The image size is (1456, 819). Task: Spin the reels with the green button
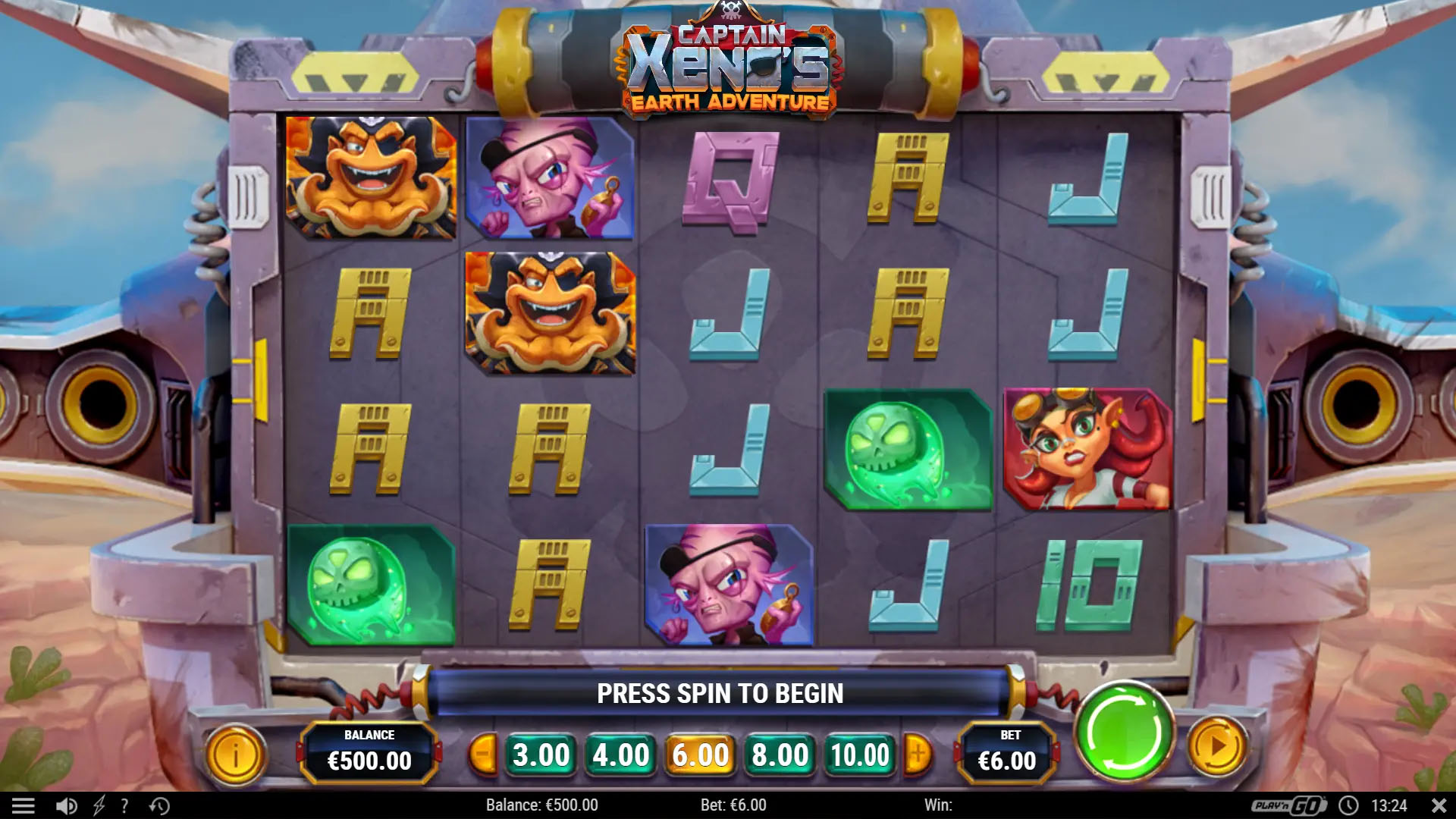1124,733
